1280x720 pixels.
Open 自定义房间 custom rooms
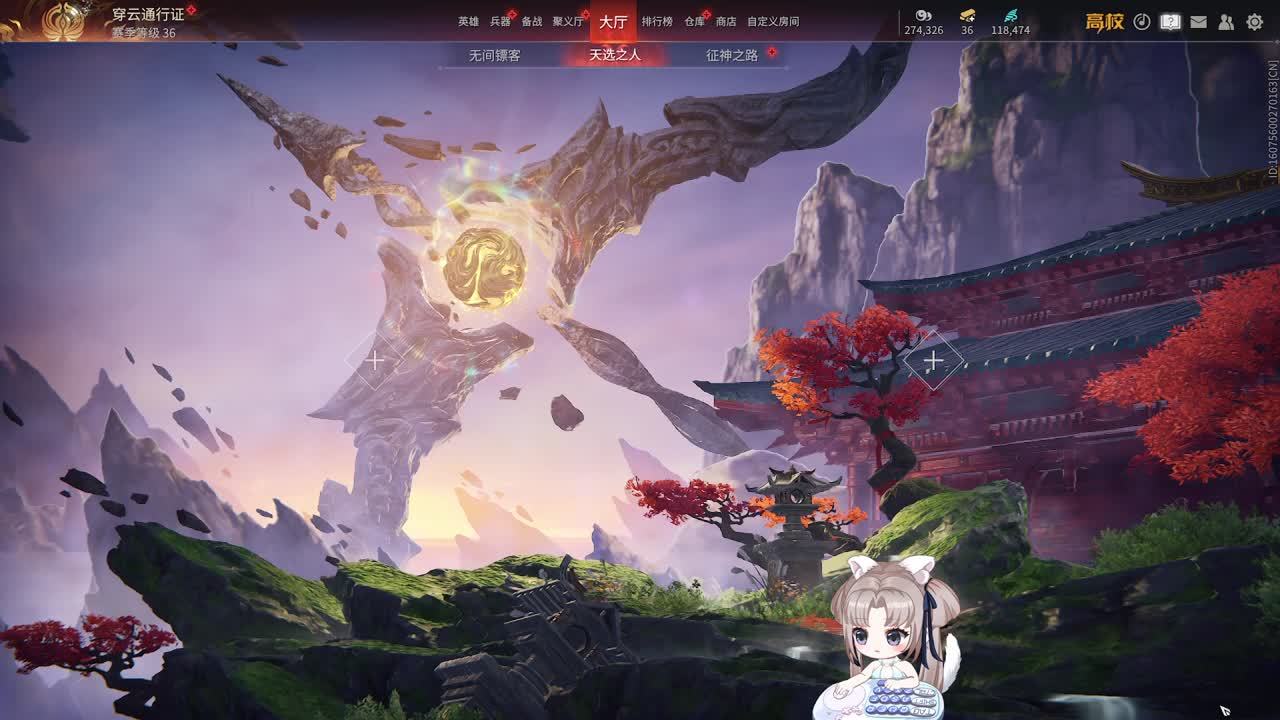pos(773,21)
